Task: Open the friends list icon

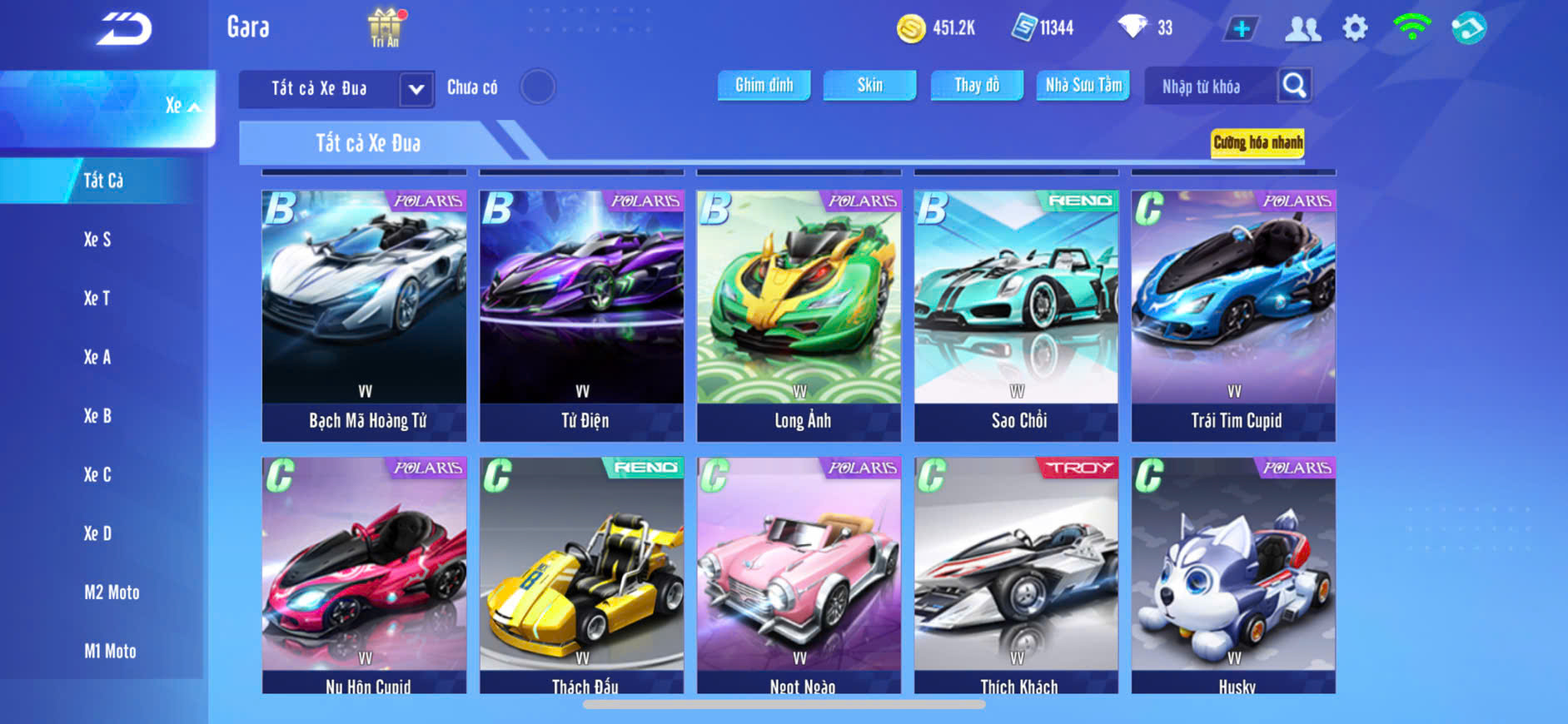Action: 1302,29
